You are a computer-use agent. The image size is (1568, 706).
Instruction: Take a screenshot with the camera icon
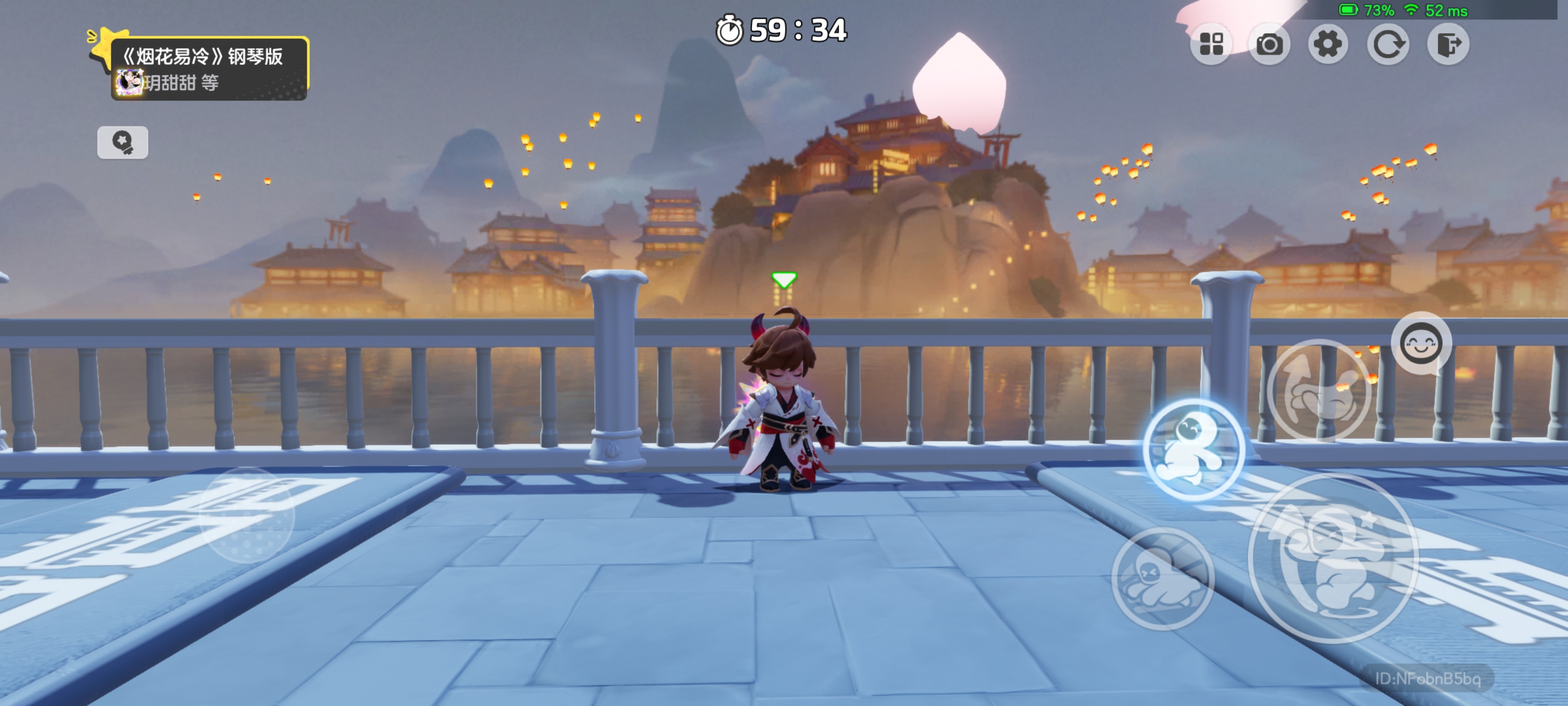(x=1269, y=44)
